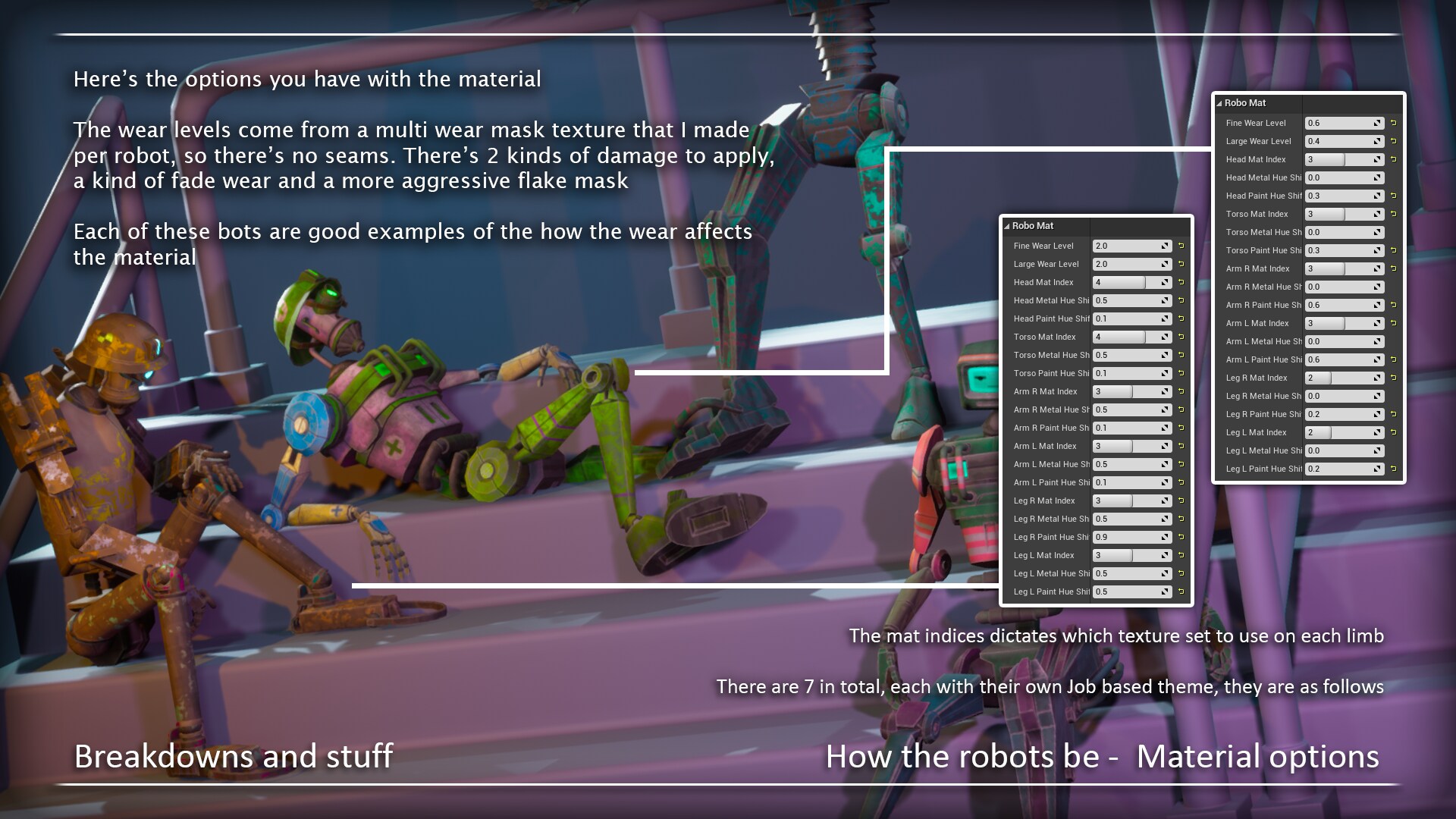This screenshot has height=819, width=1456.
Task: Reset Large Wear Level in right Robo Mat panel
Action: (1394, 141)
